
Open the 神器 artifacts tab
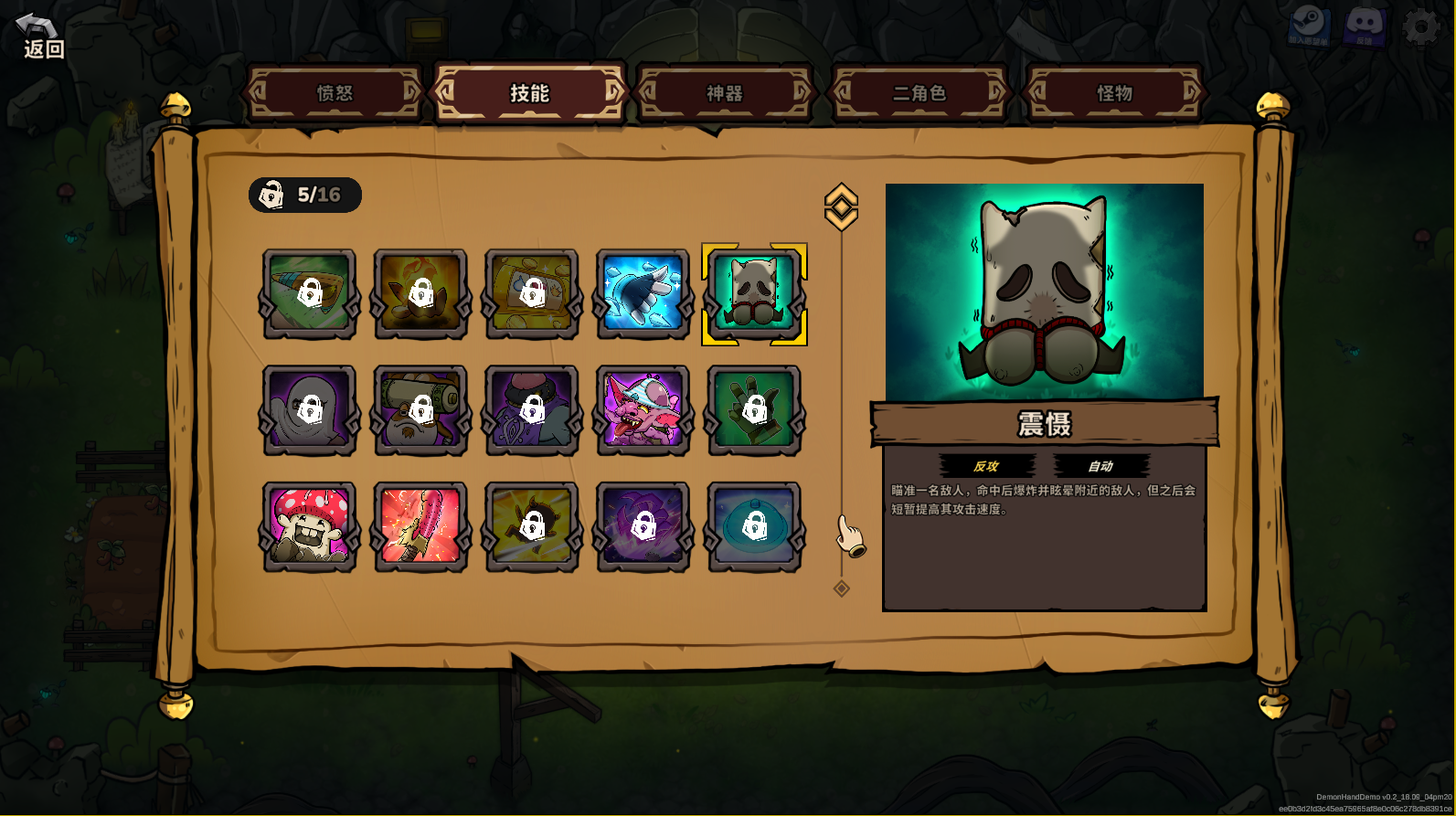point(725,93)
